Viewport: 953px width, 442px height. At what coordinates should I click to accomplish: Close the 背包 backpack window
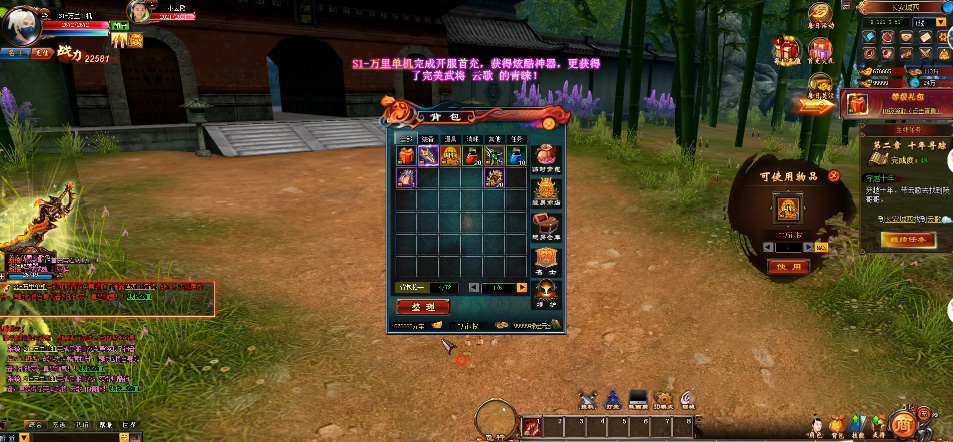click(548, 123)
